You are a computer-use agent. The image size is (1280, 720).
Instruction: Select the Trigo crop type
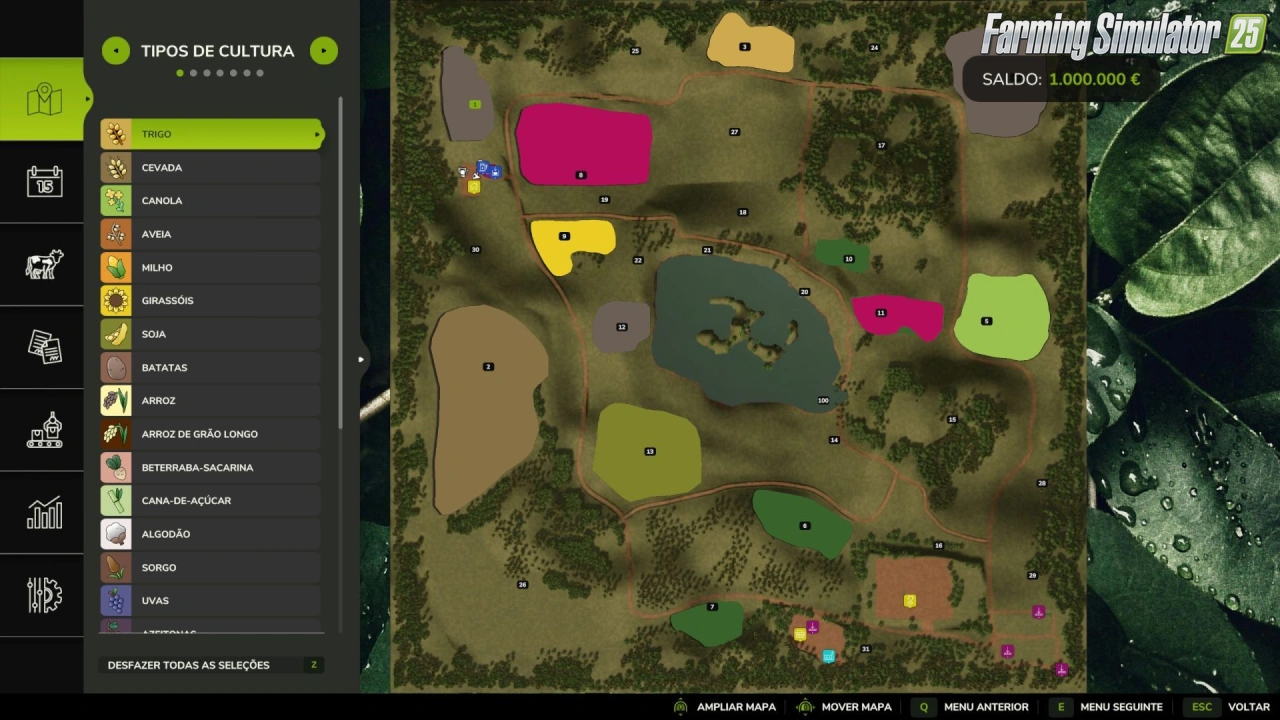pos(211,134)
